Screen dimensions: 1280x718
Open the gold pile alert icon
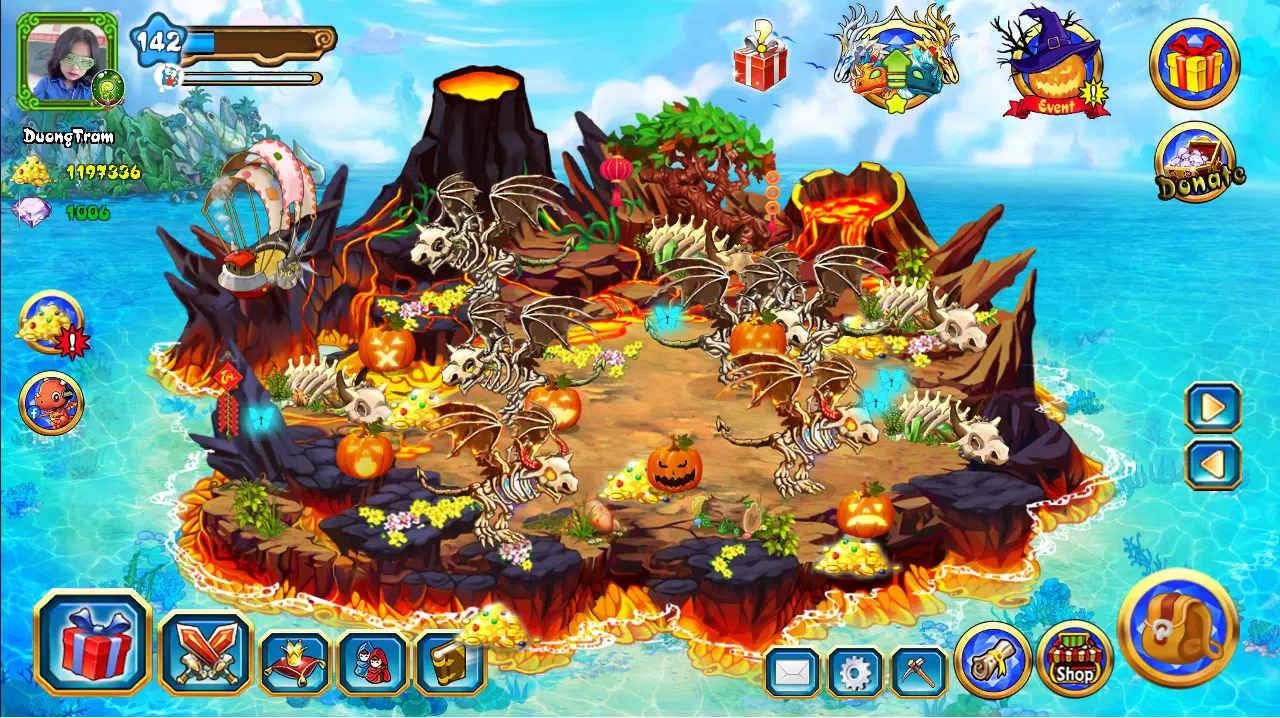pyautogui.click(x=51, y=324)
